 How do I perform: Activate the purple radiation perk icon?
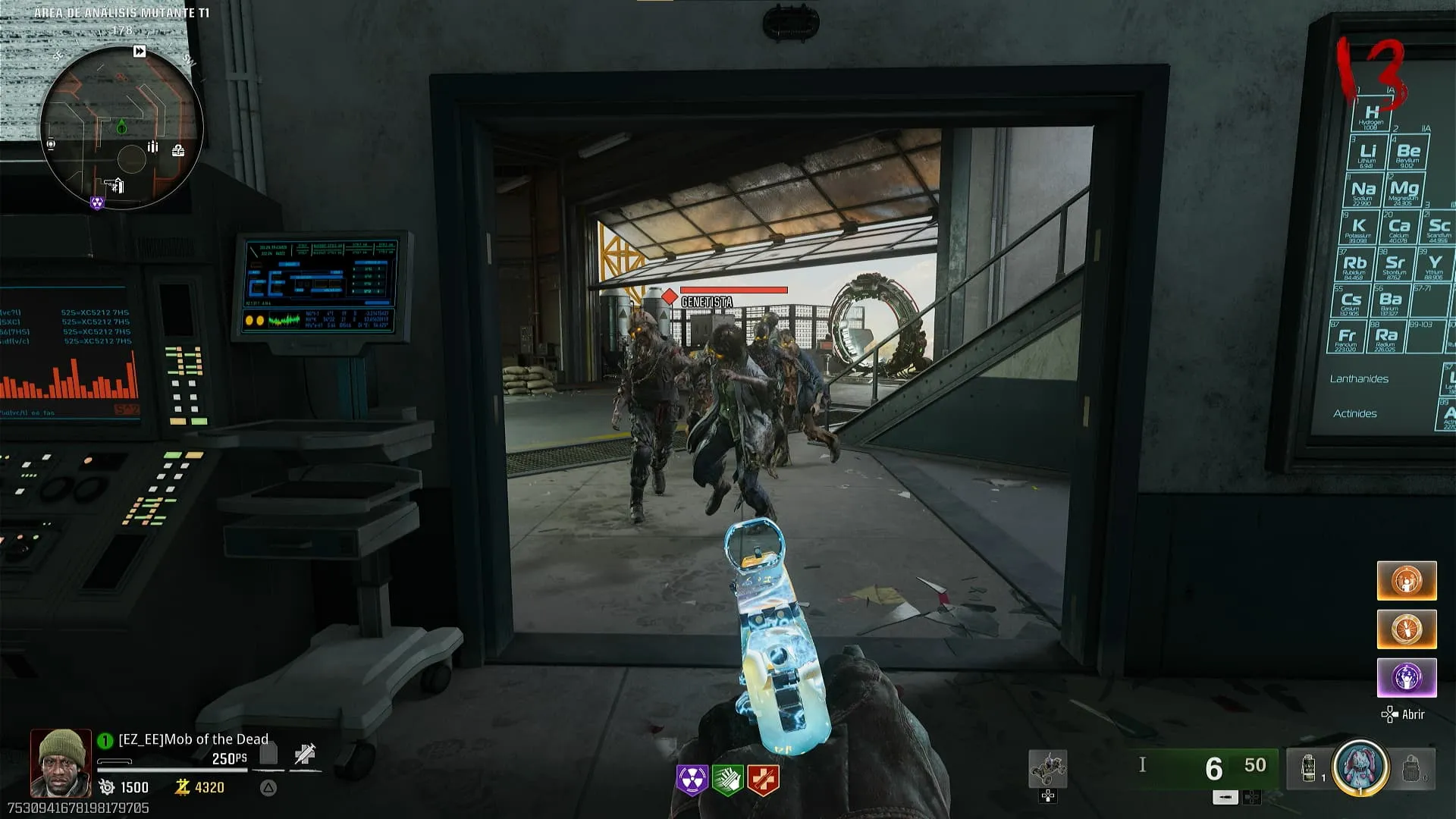[x=692, y=779]
